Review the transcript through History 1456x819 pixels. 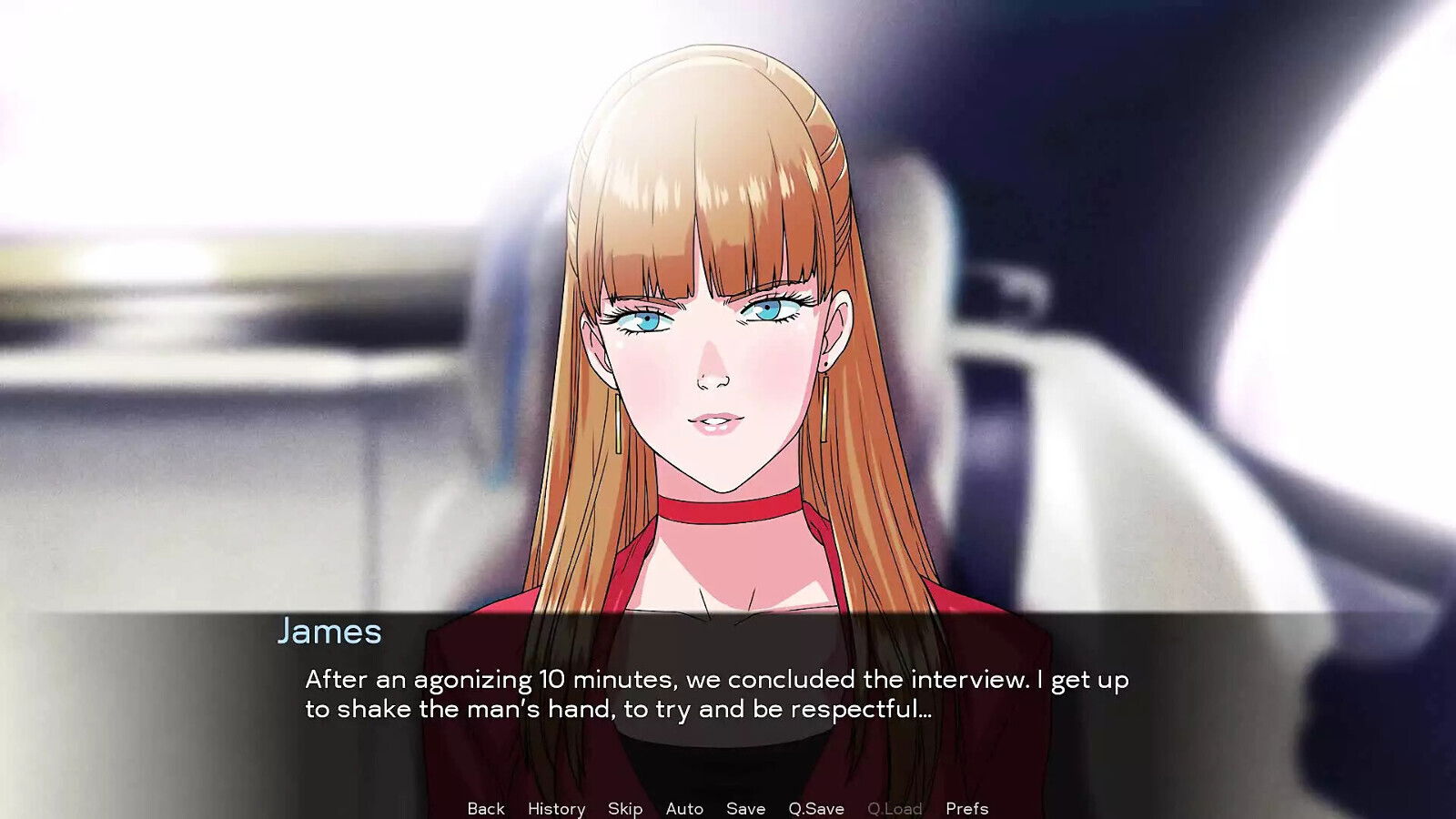[557, 808]
